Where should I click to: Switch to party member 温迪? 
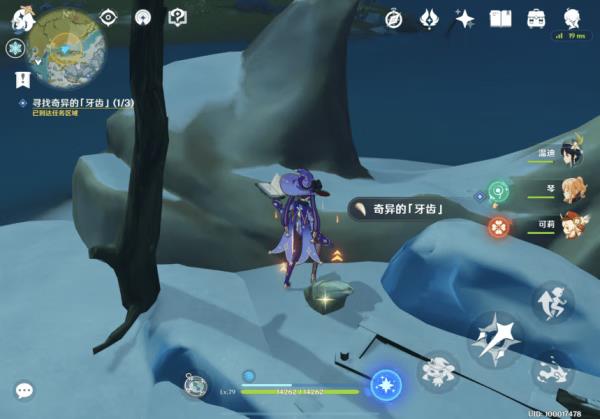click(570, 153)
